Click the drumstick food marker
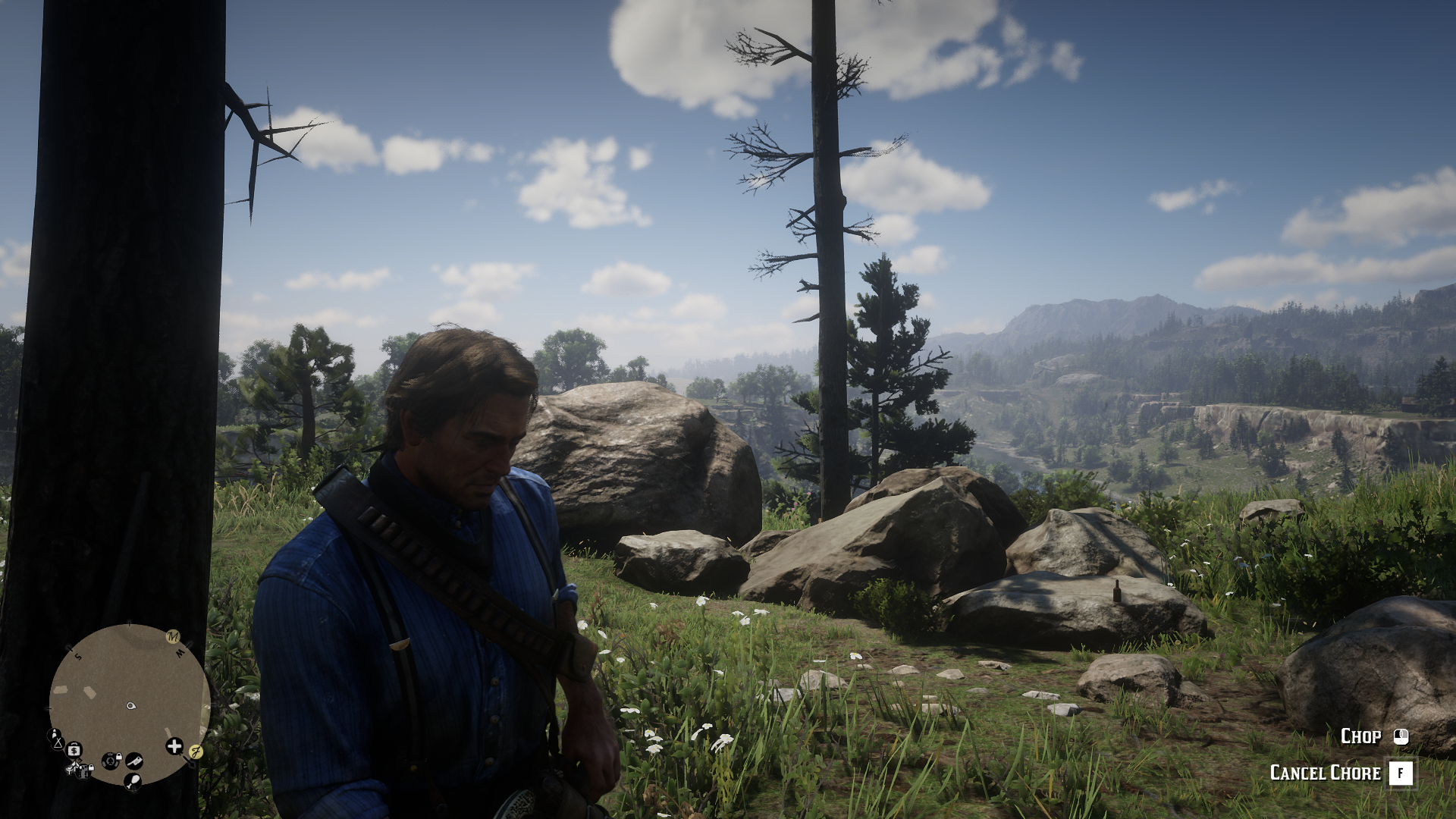1456x819 pixels. tap(133, 779)
